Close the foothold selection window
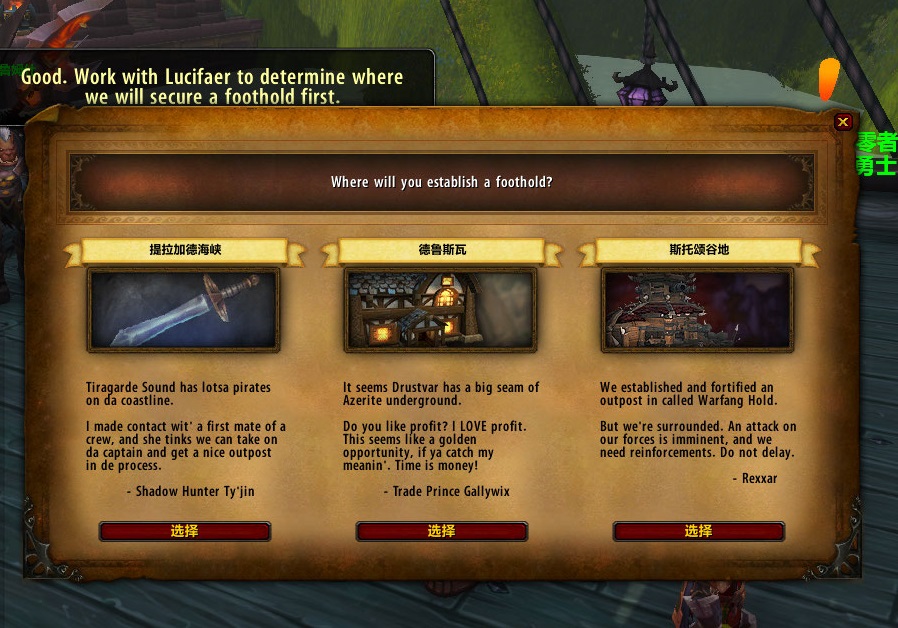The image size is (898, 628). click(843, 122)
